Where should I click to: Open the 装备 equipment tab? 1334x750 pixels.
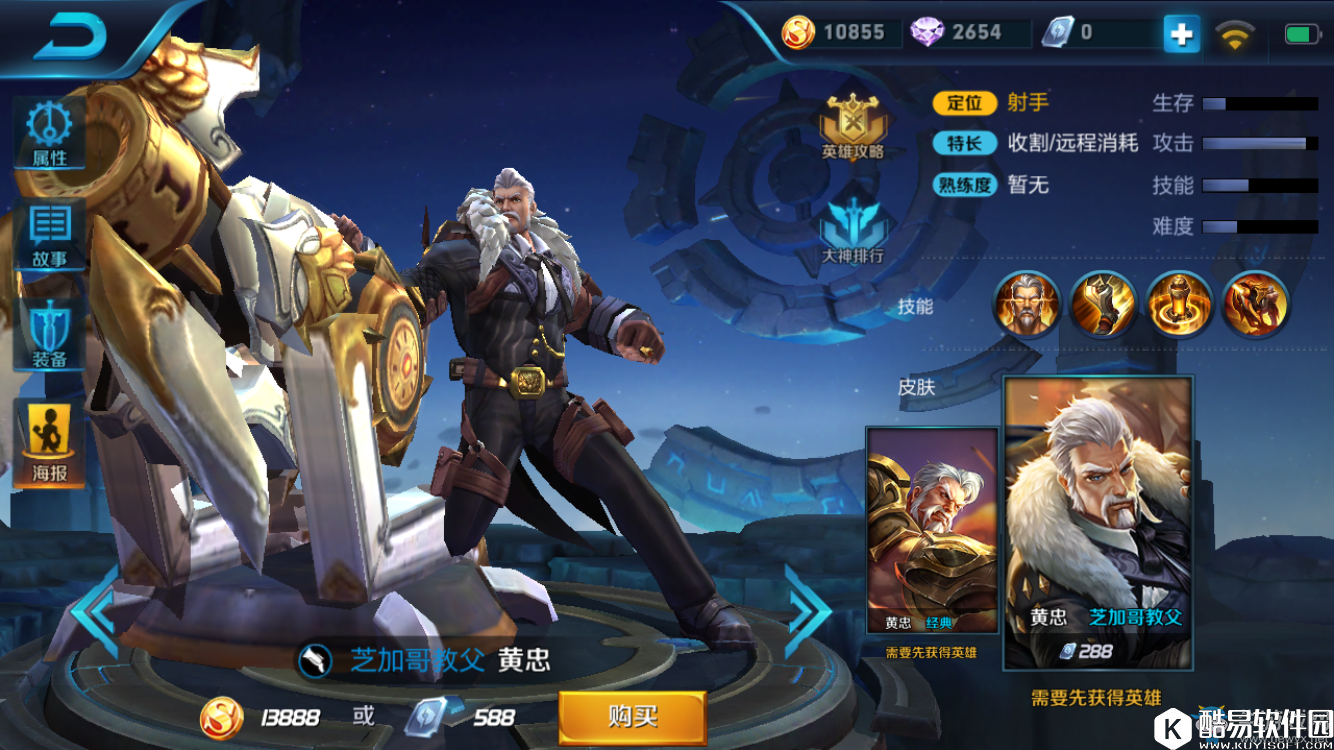(x=49, y=335)
